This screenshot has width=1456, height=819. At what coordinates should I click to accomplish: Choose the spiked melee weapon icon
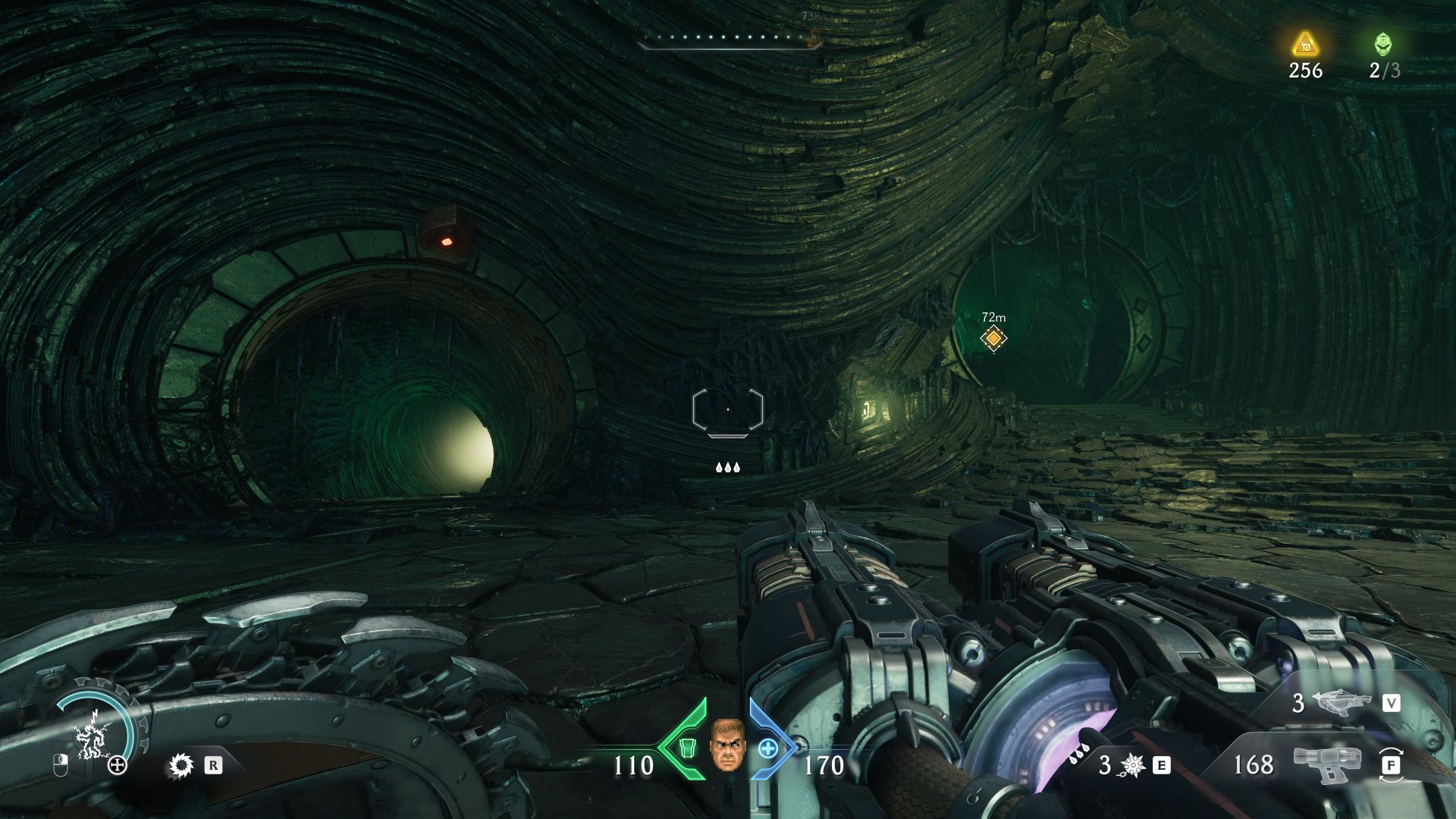tap(1131, 765)
